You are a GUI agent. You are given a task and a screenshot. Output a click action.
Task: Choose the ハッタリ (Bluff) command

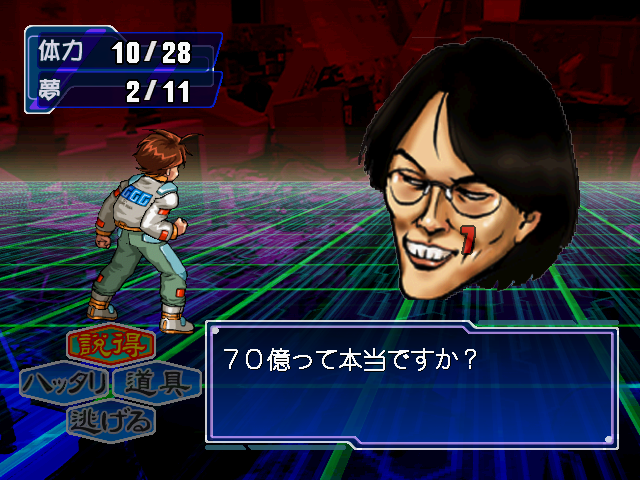pyautogui.click(x=65, y=383)
